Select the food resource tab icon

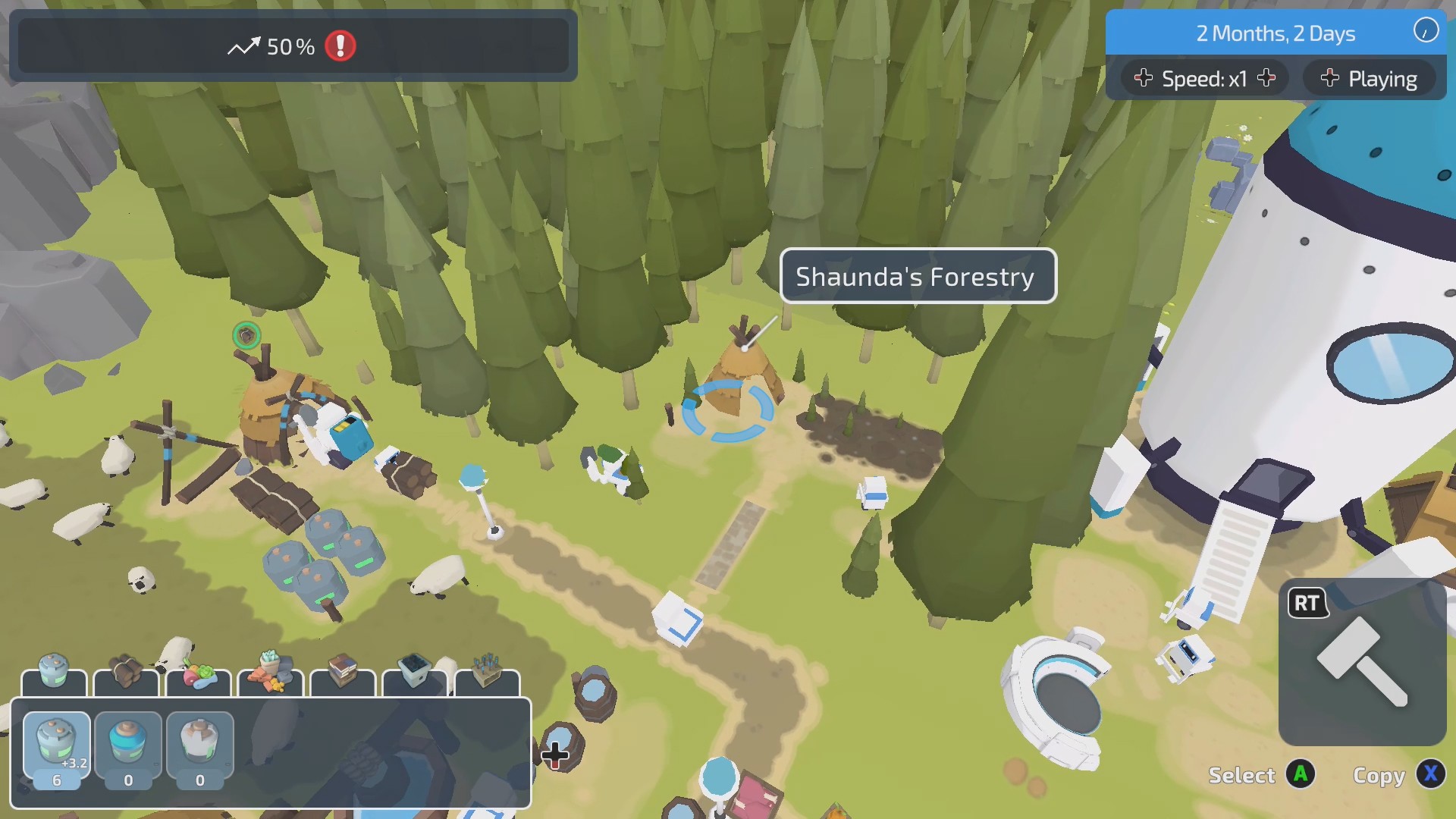coord(198,673)
